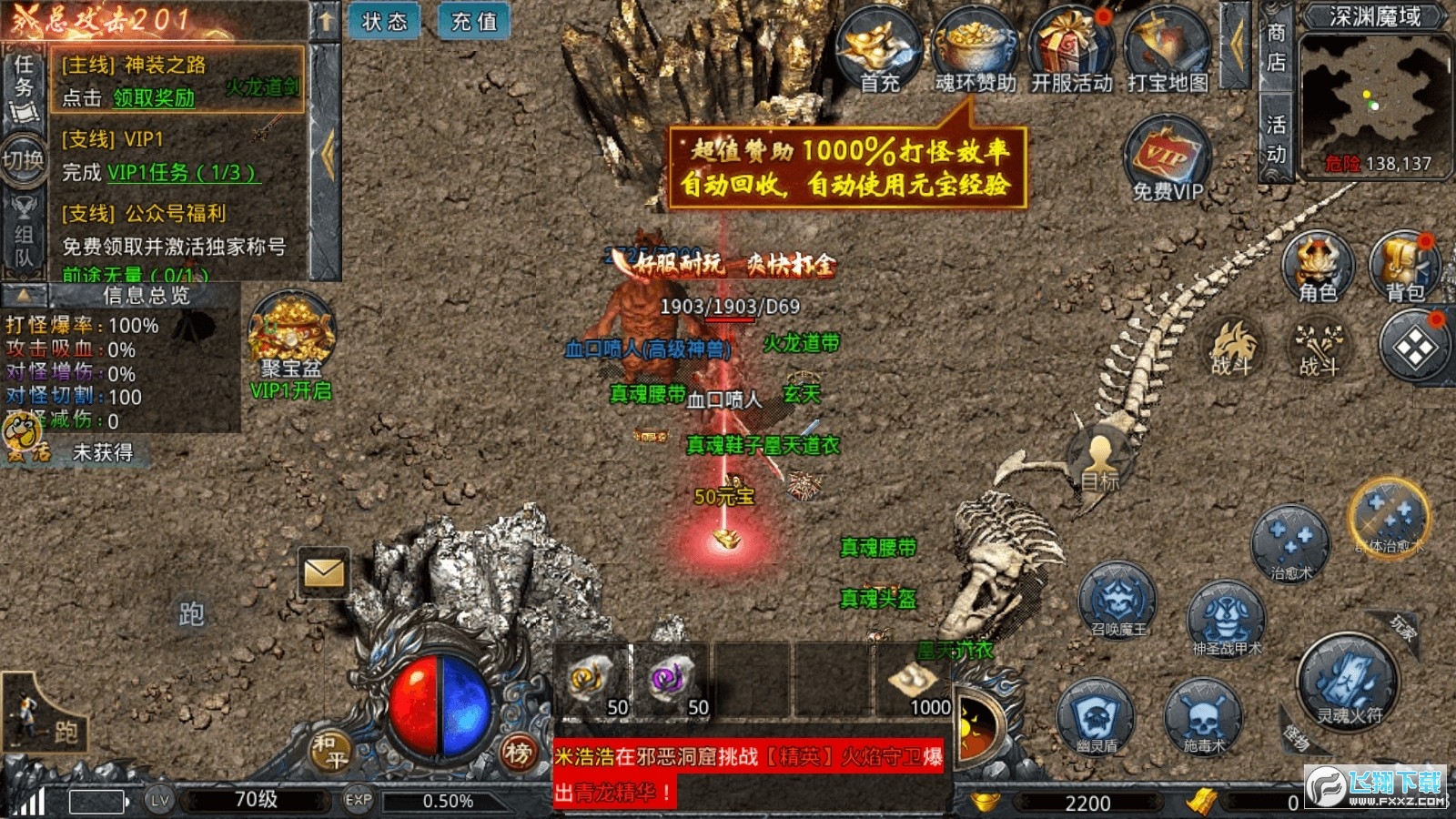The image size is (1456, 819).
Task: Activate the 幽灵盾 shield skill
Action: [1096, 717]
